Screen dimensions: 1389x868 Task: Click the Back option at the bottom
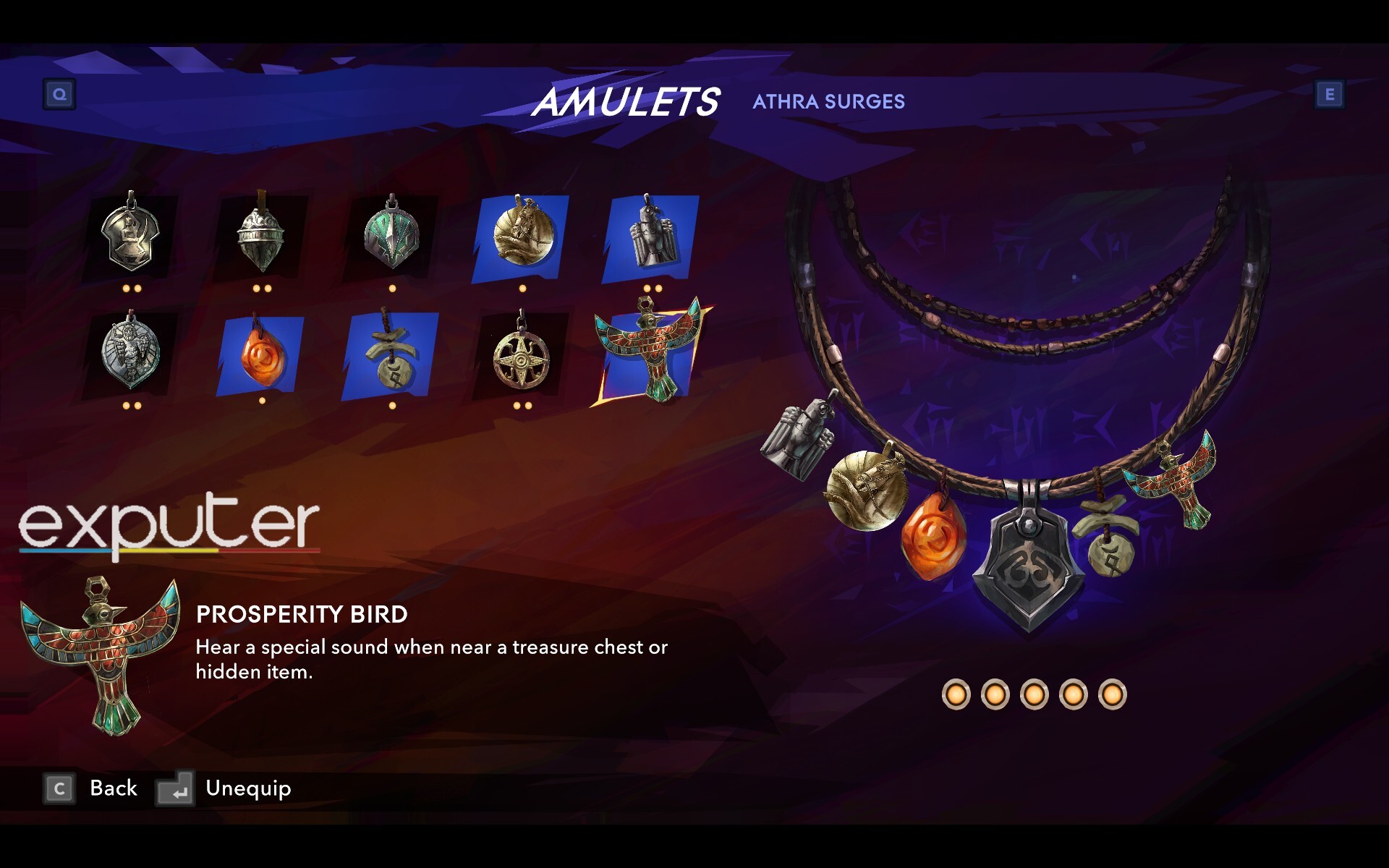click(x=112, y=788)
